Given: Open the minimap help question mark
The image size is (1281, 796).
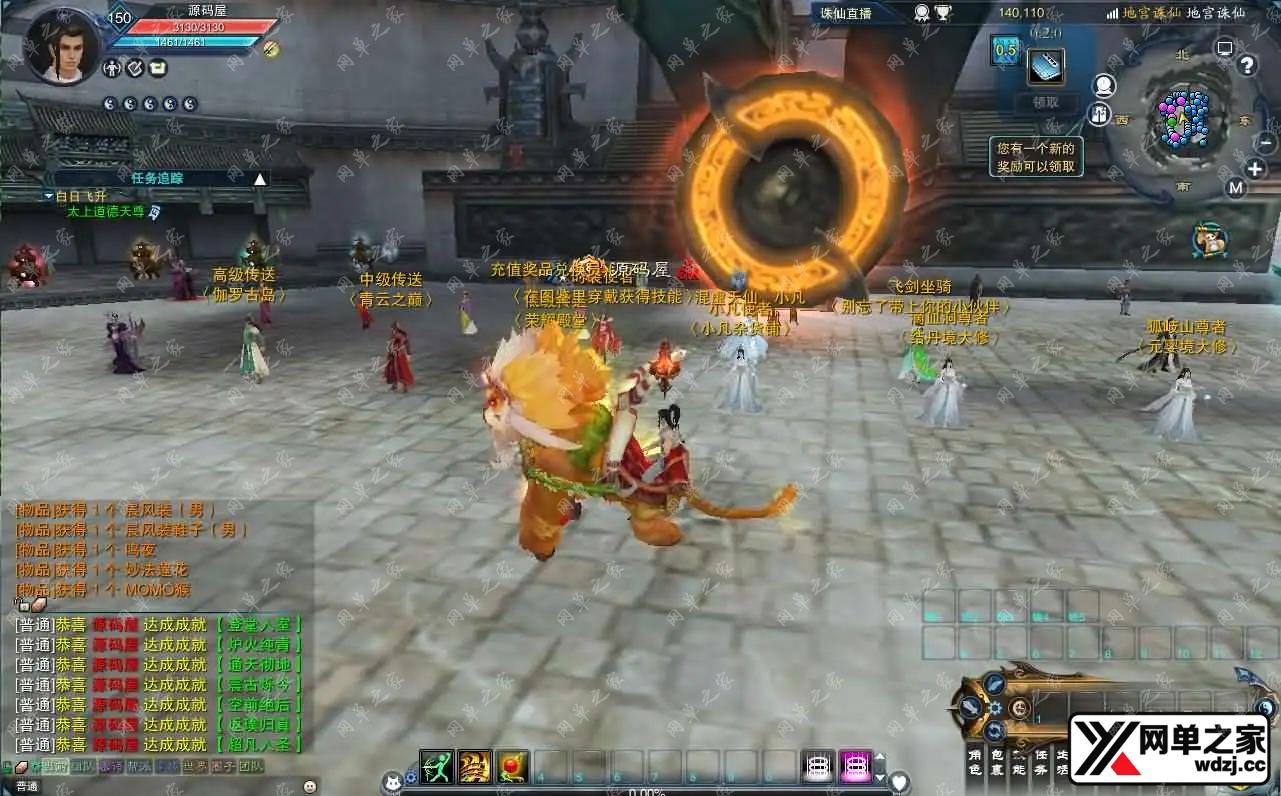Looking at the screenshot, I should coord(1246,66).
